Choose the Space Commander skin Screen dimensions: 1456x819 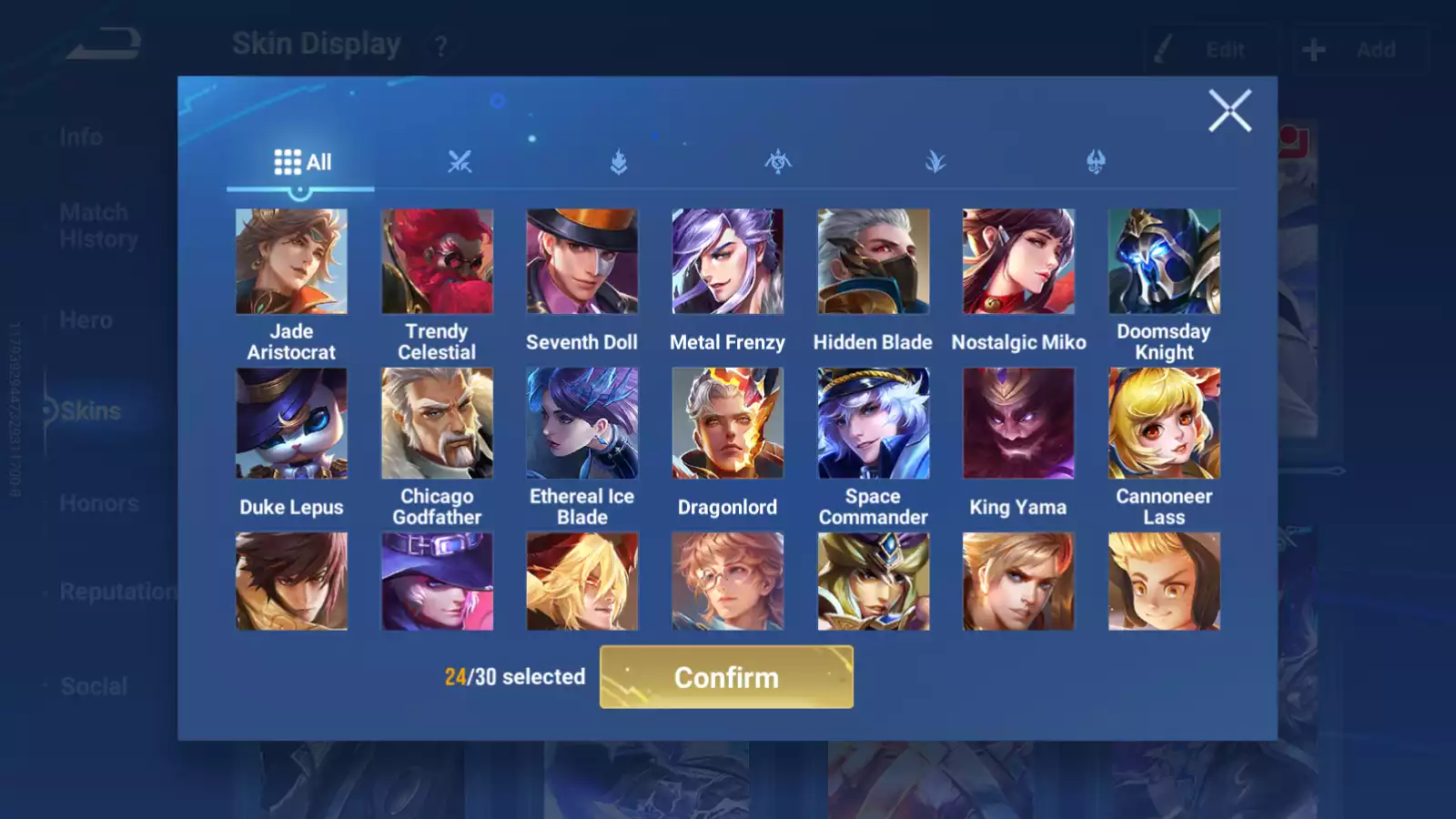(873, 424)
